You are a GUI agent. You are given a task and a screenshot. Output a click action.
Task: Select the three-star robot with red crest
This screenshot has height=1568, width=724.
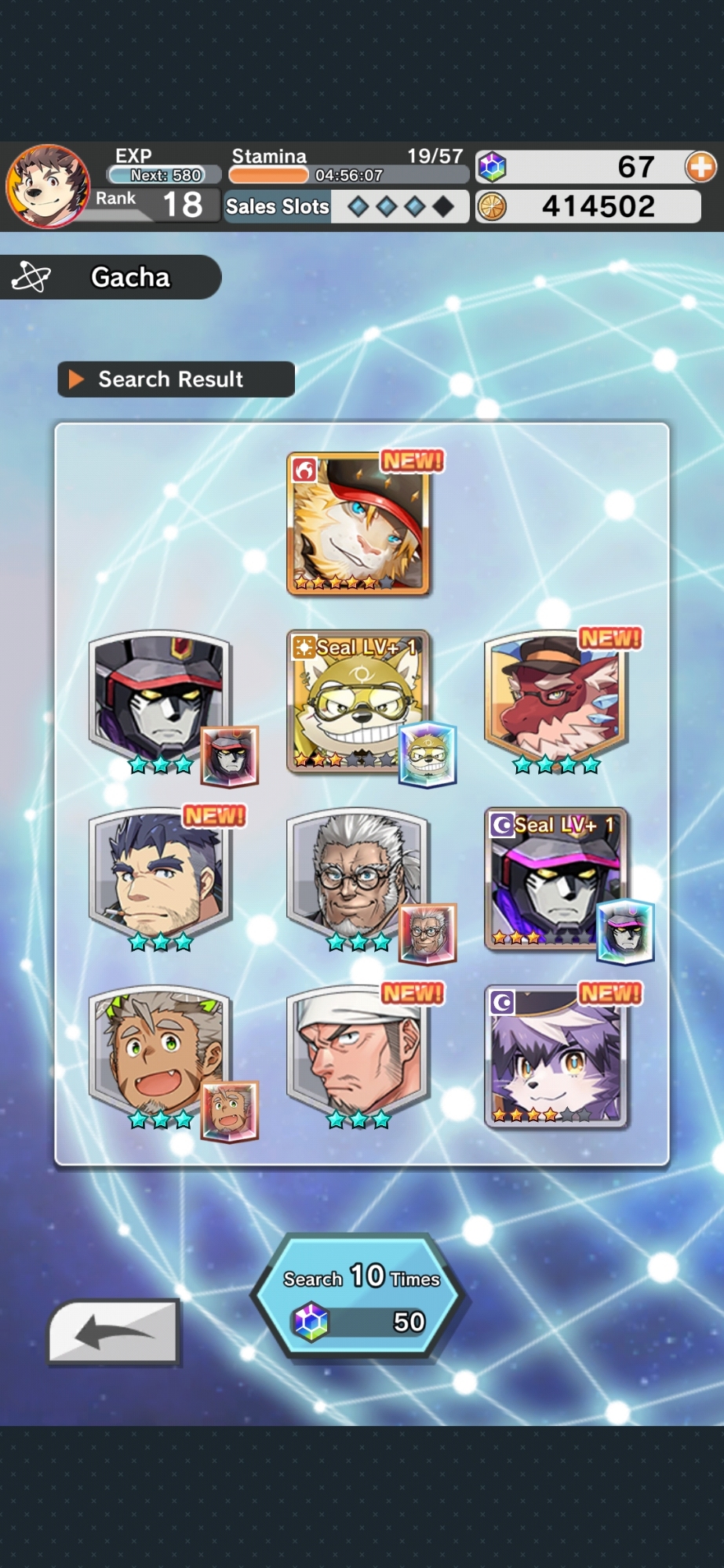(x=160, y=699)
